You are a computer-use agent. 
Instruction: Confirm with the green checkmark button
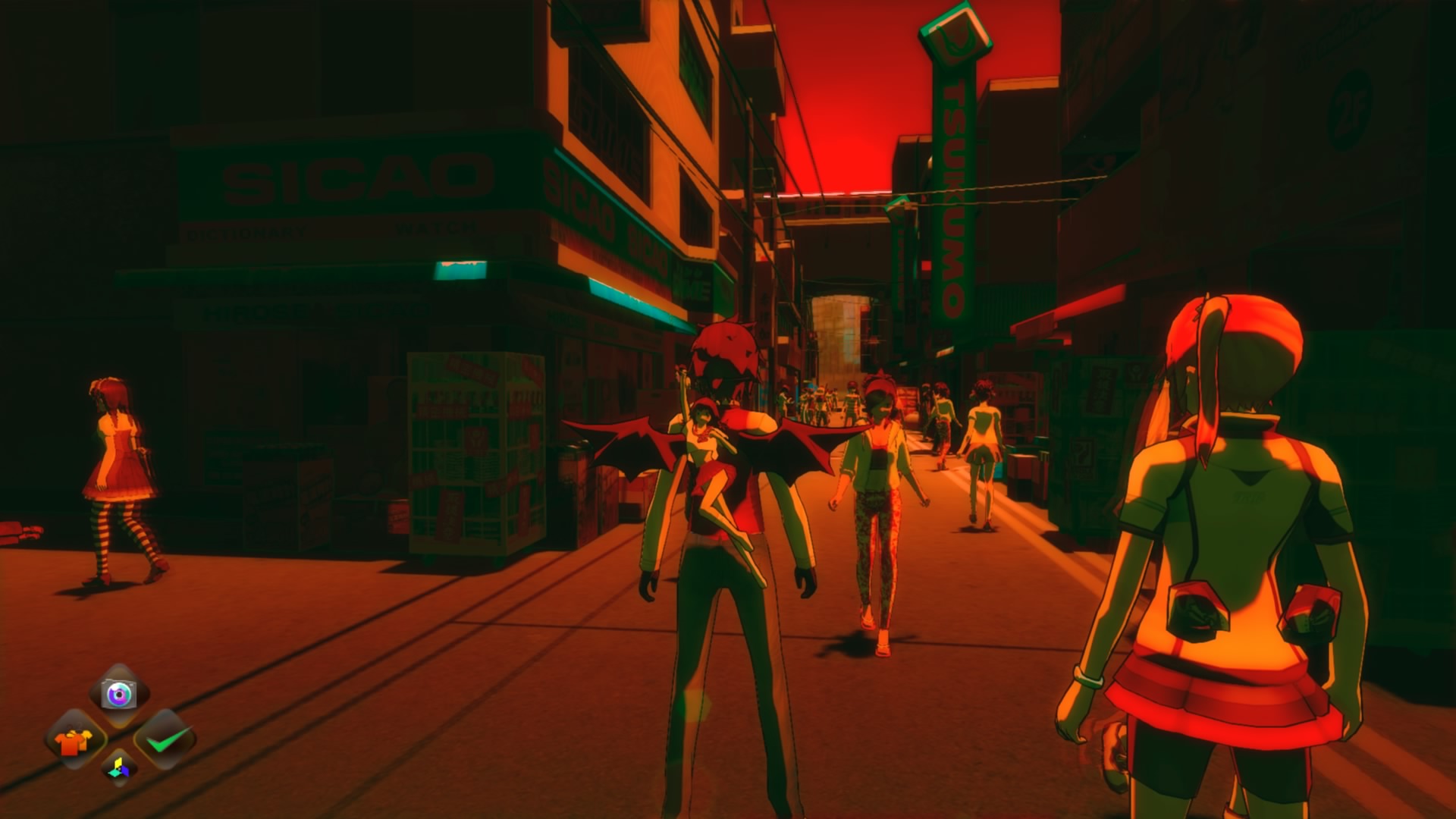pos(165,739)
